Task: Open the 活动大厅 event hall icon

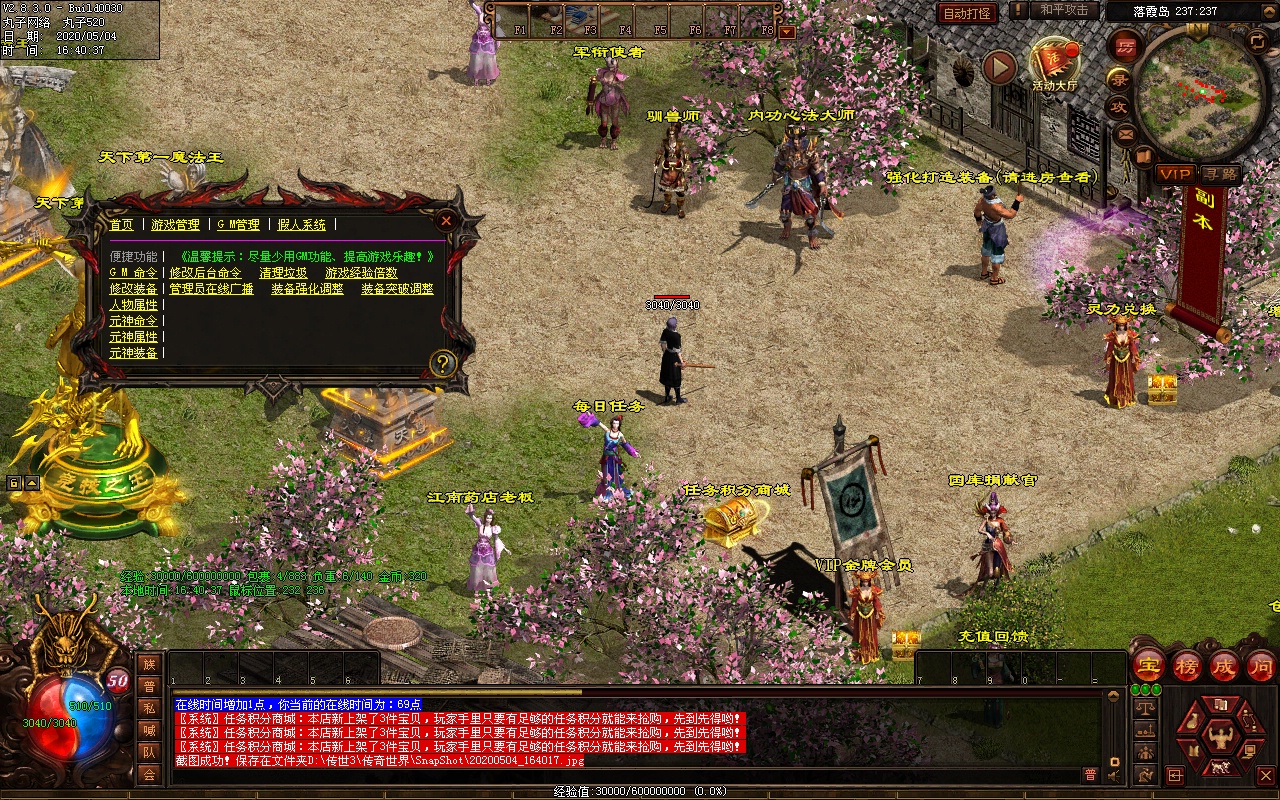Action: 1055,64
